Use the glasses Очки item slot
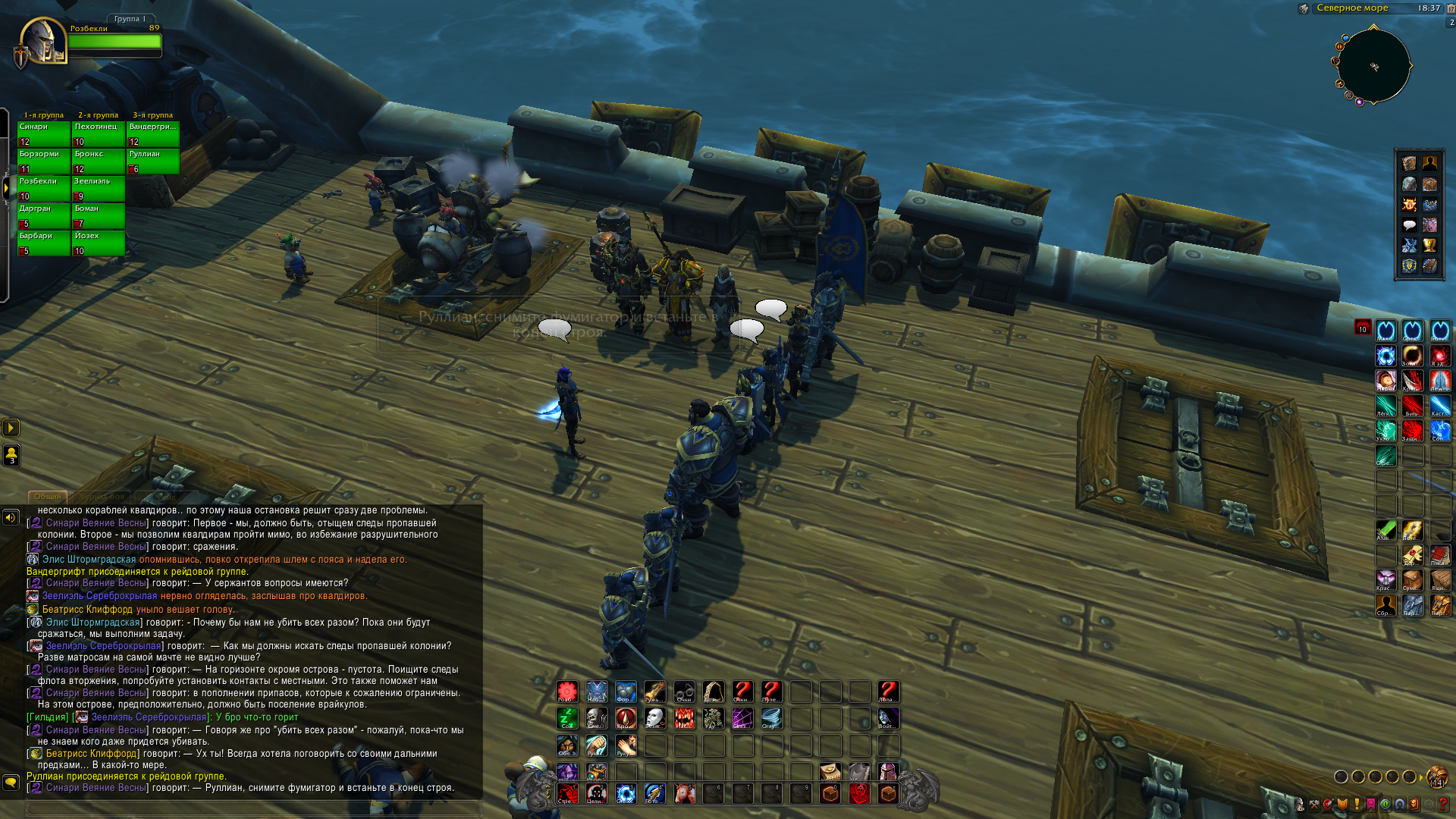This screenshot has height=819, width=1456. (x=684, y=692)
